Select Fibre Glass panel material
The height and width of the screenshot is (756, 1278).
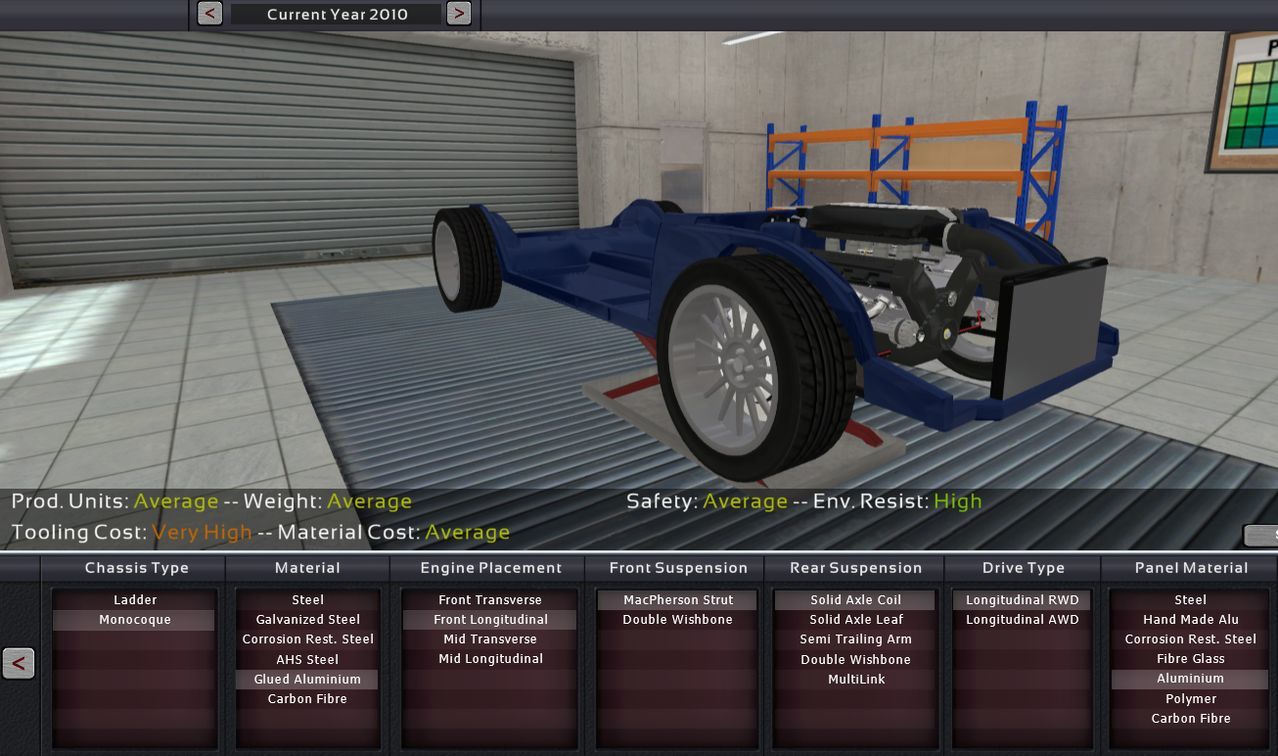[x=1190, y=659]
